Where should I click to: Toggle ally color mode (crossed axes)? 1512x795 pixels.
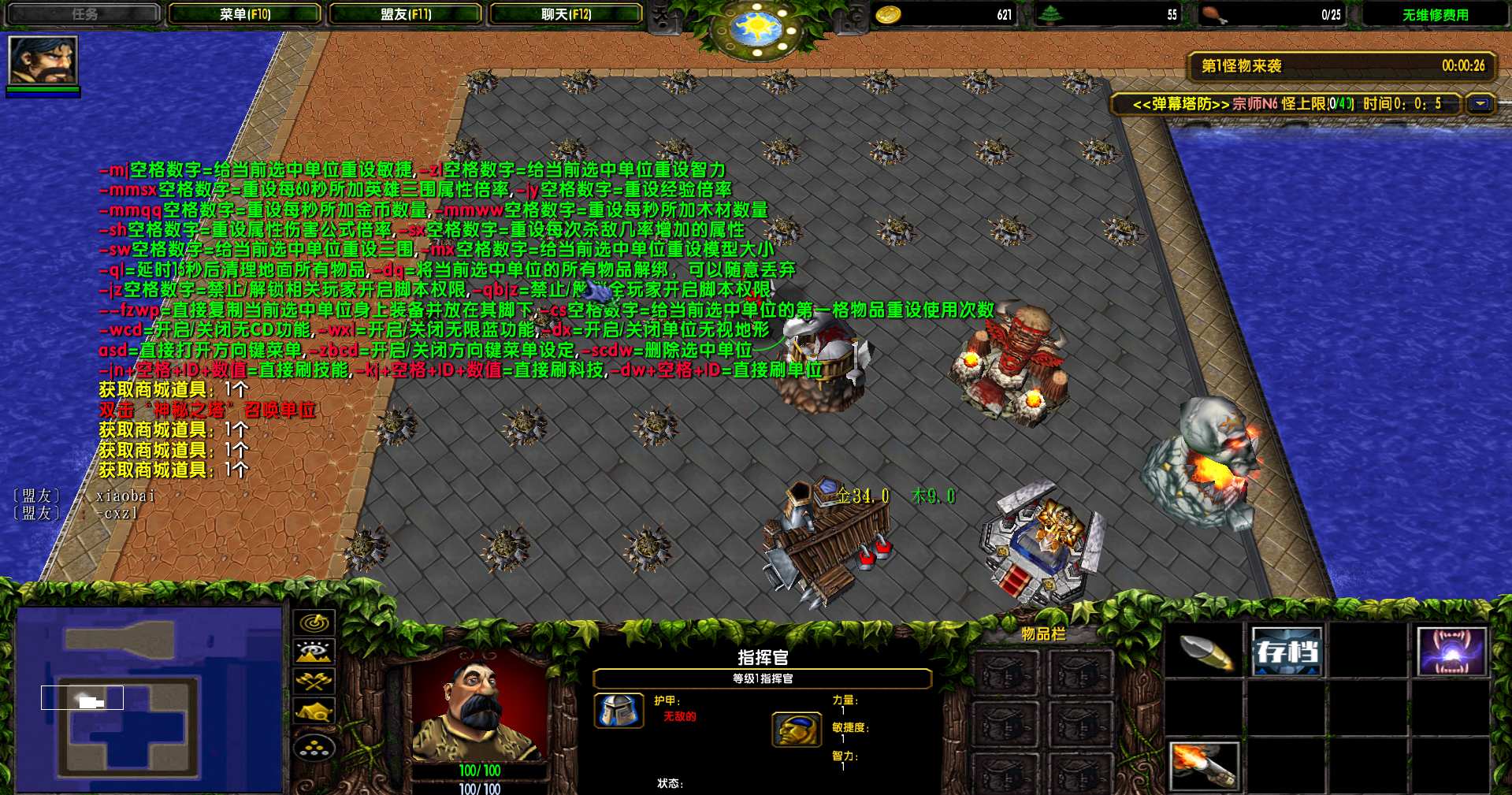(x=314, y=682)
